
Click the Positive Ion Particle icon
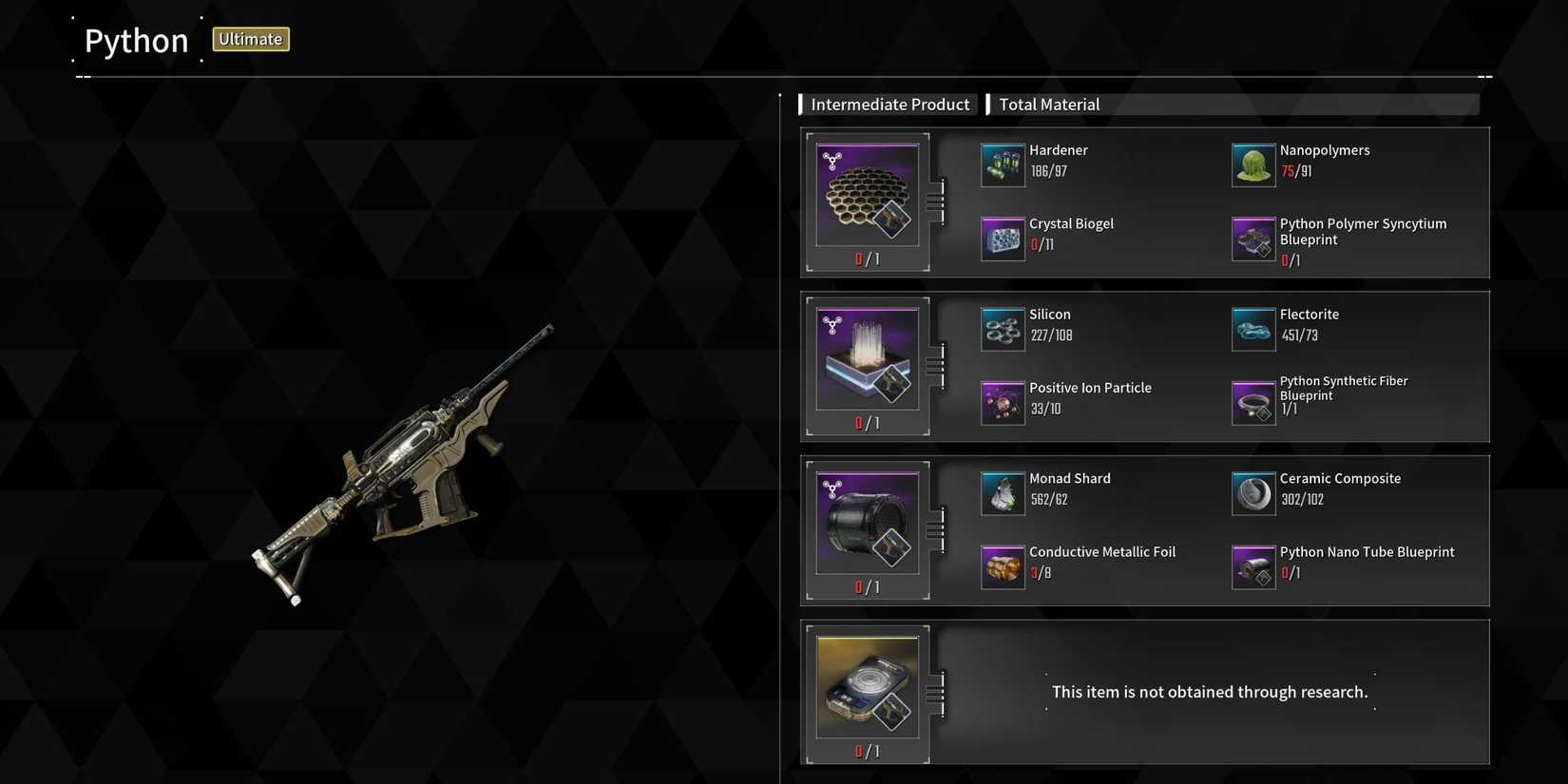[1003, 401]
